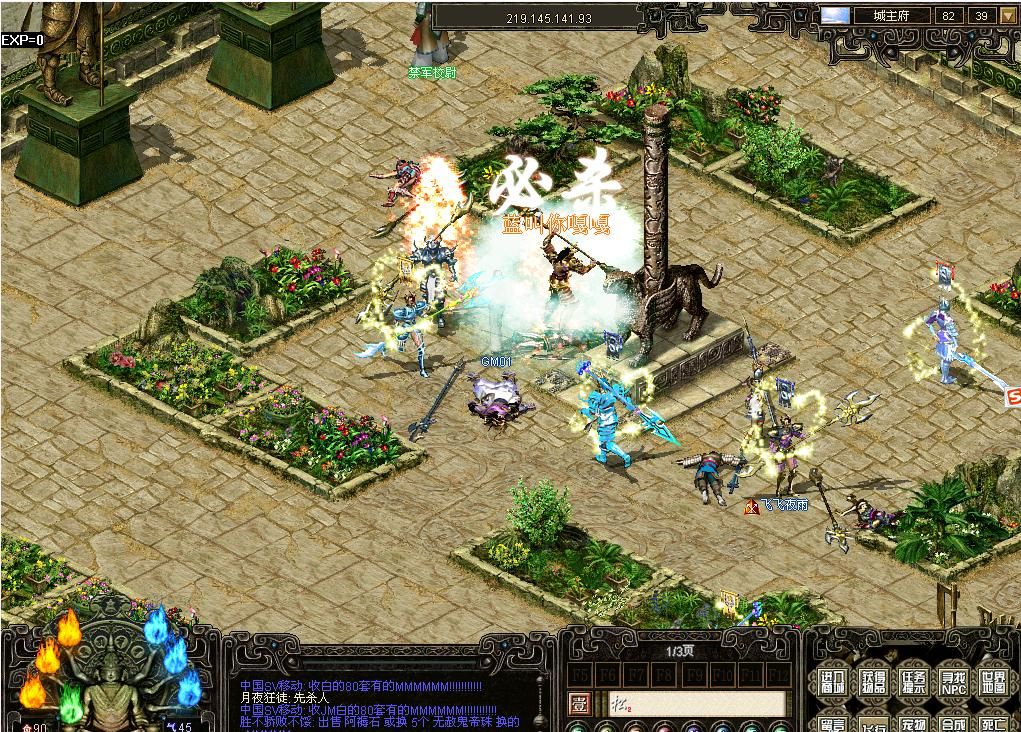The width and height of the screenshot is (1021, 732).
Task: Open the 宠物 pet panel
Action: coord(912,724)
